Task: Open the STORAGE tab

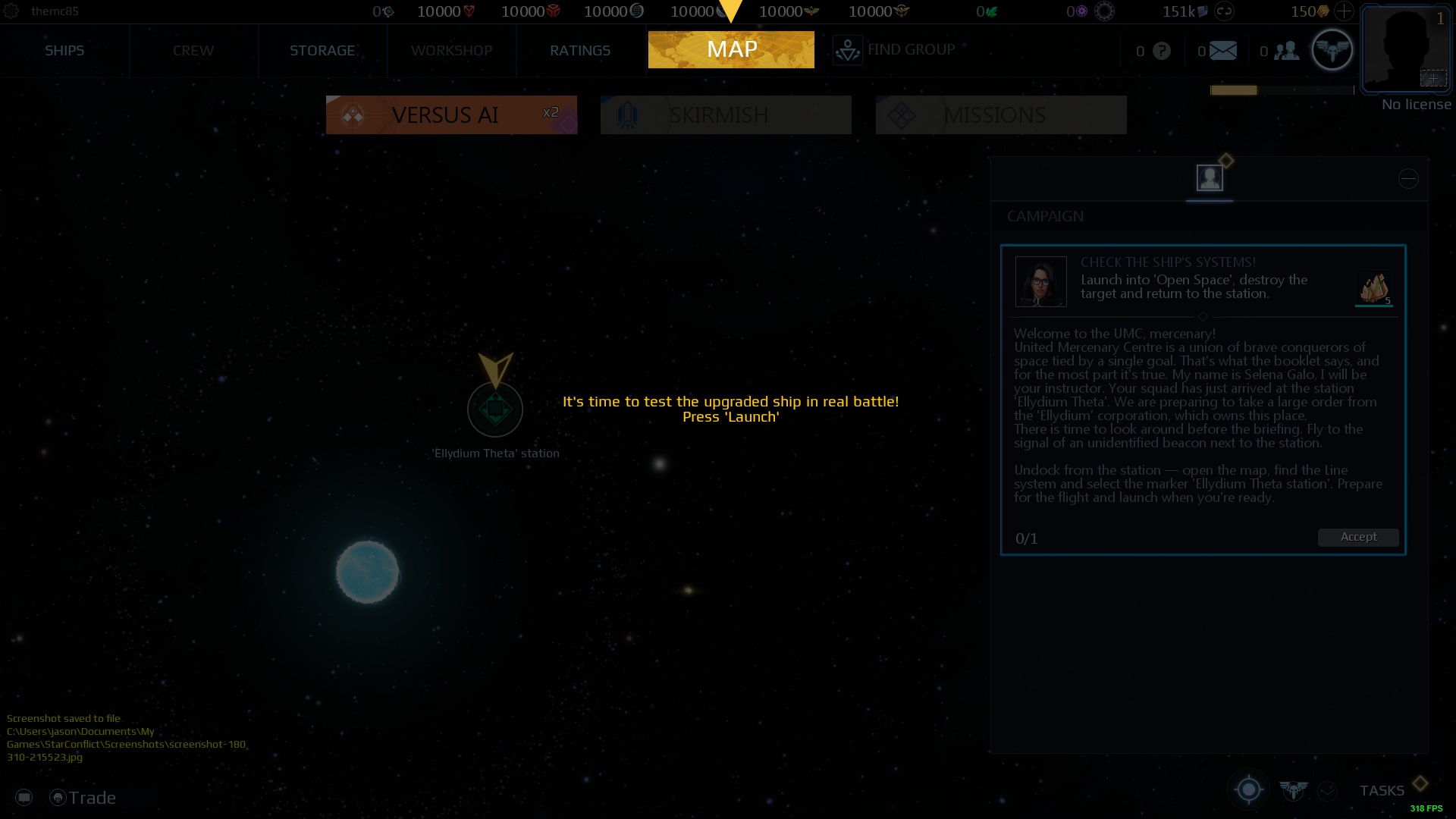Action: pyautogui.click(x=322, y=50)
